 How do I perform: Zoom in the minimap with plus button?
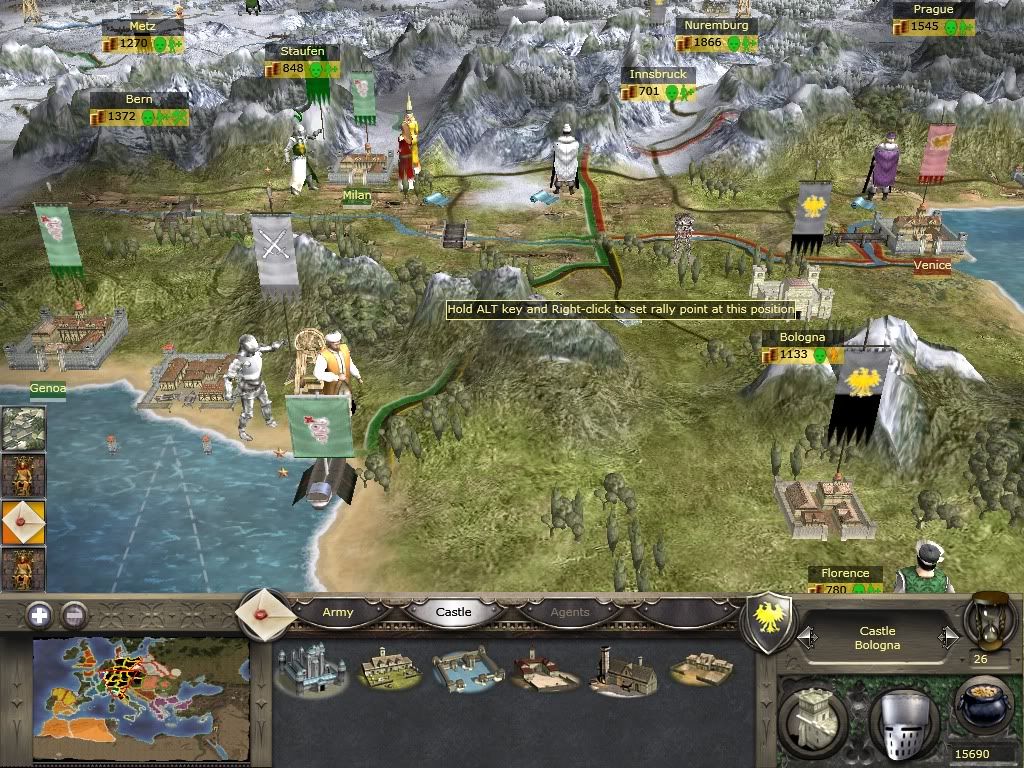[39, 615]
